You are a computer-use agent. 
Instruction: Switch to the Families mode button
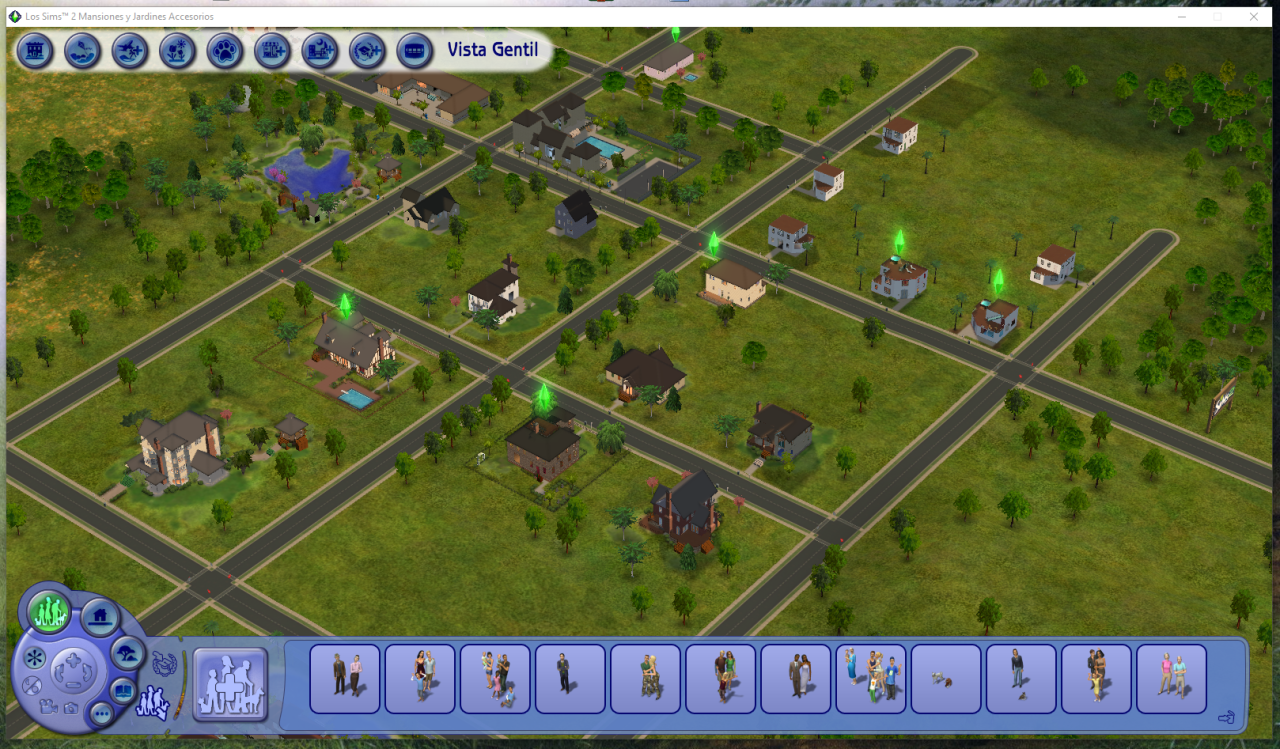(x=48, y=611)
